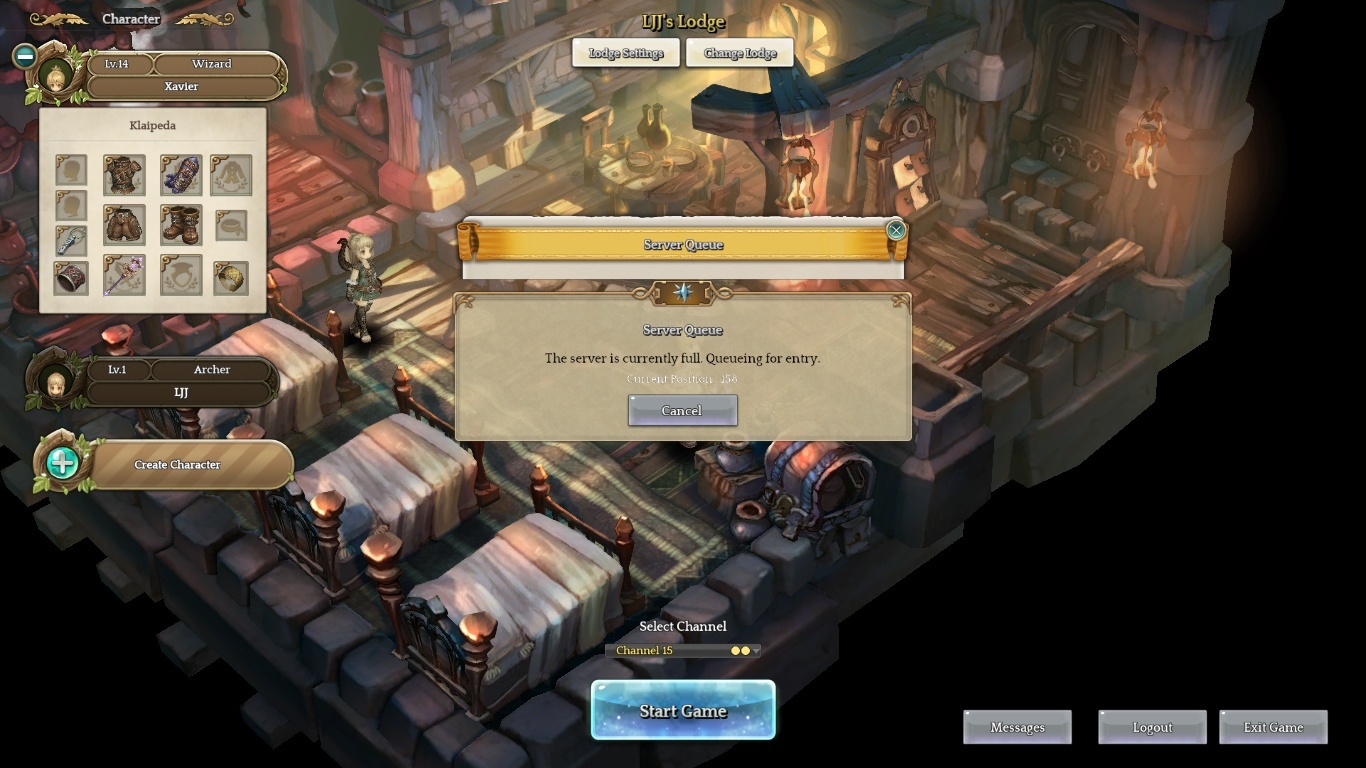The height and width of the screenshot is (768, 1366).
Task: Exit the game
Action: click(1273, 727)
